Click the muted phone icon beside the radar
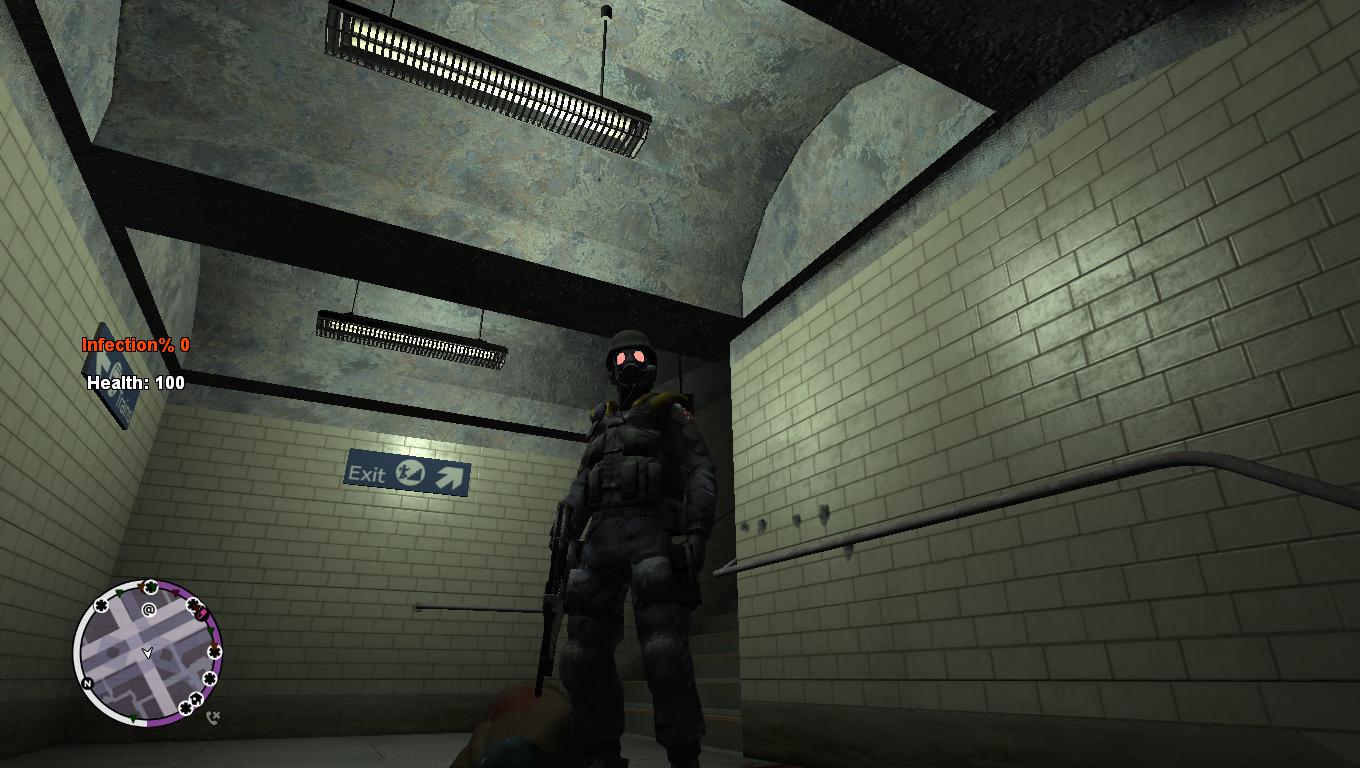This screenshot has width=1360, height=768. 212,717
